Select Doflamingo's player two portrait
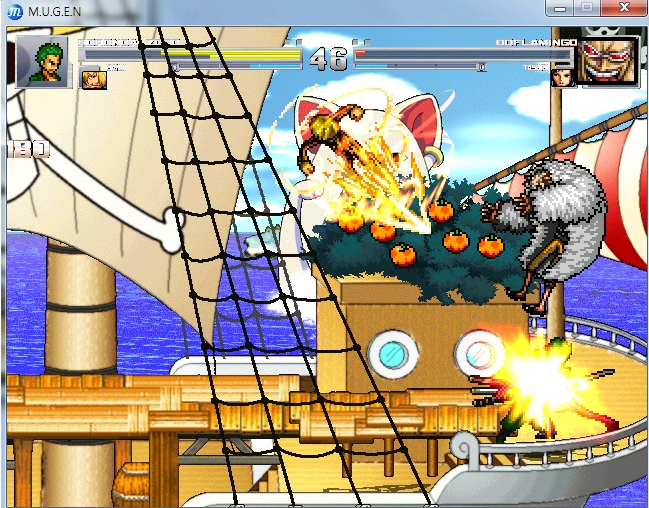649x508 pixels. point(609,60)
